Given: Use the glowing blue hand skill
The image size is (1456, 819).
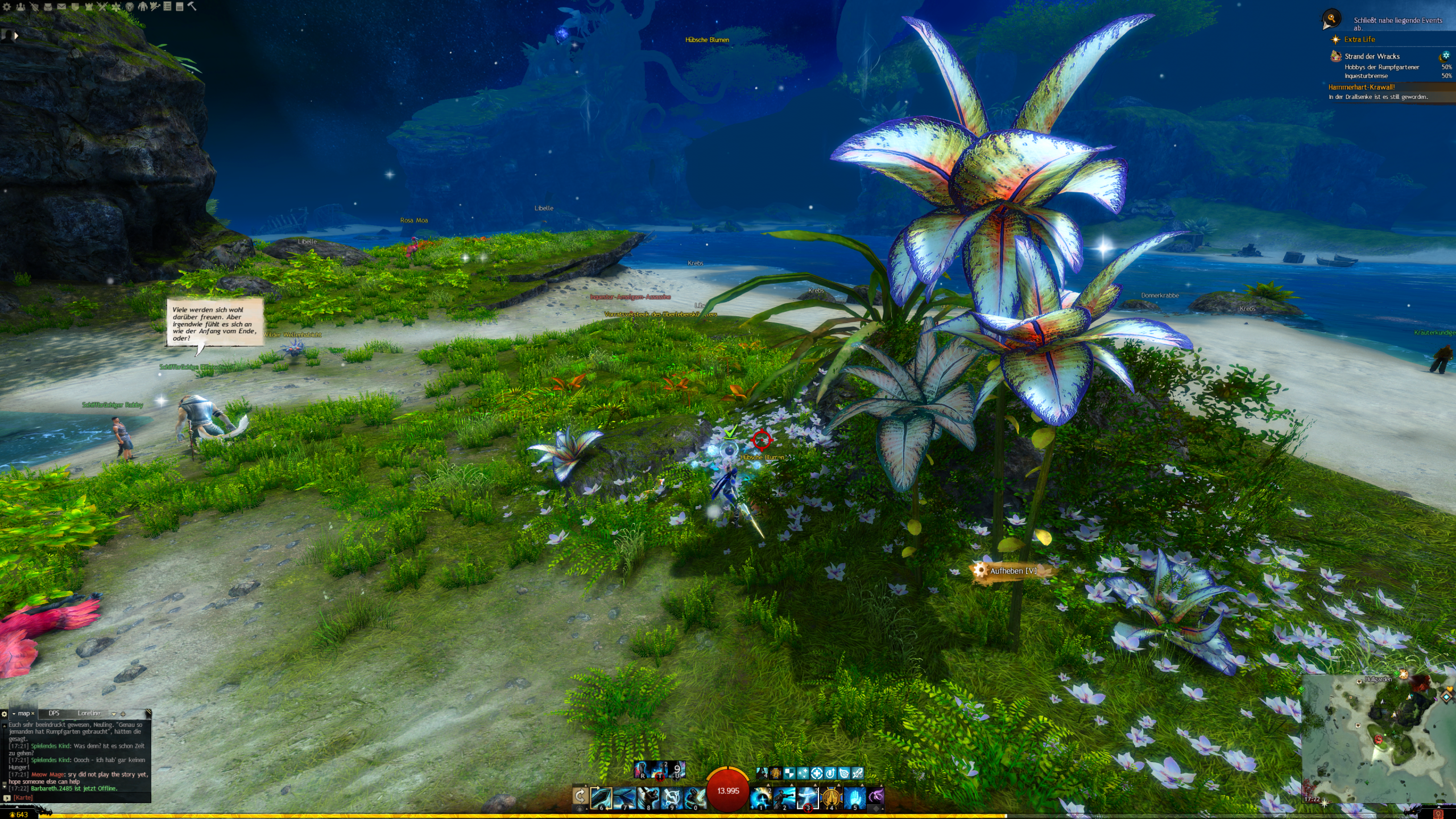Looking at the screenshot, I should click(854, 798).
